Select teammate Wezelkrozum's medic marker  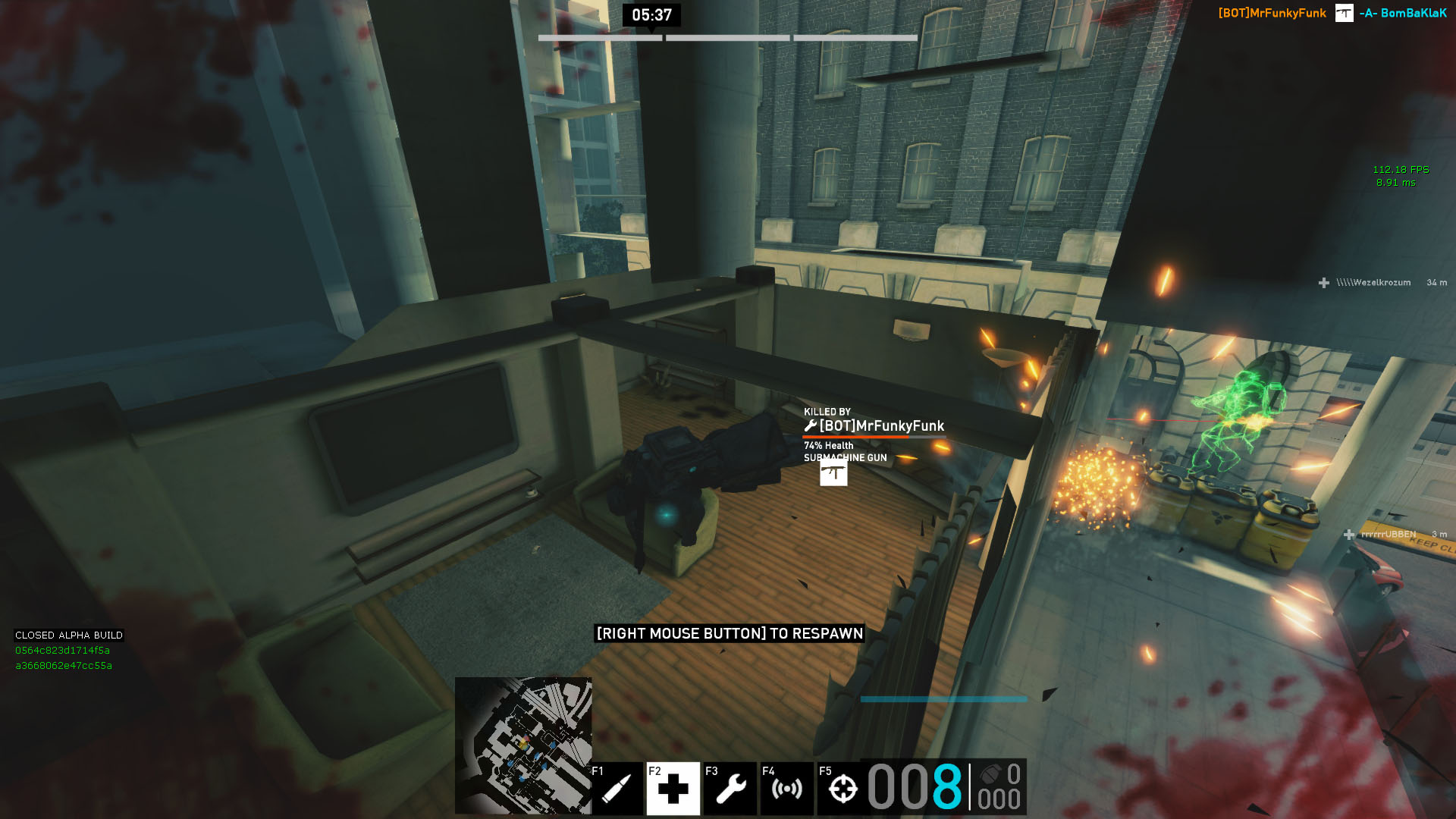1324,283
